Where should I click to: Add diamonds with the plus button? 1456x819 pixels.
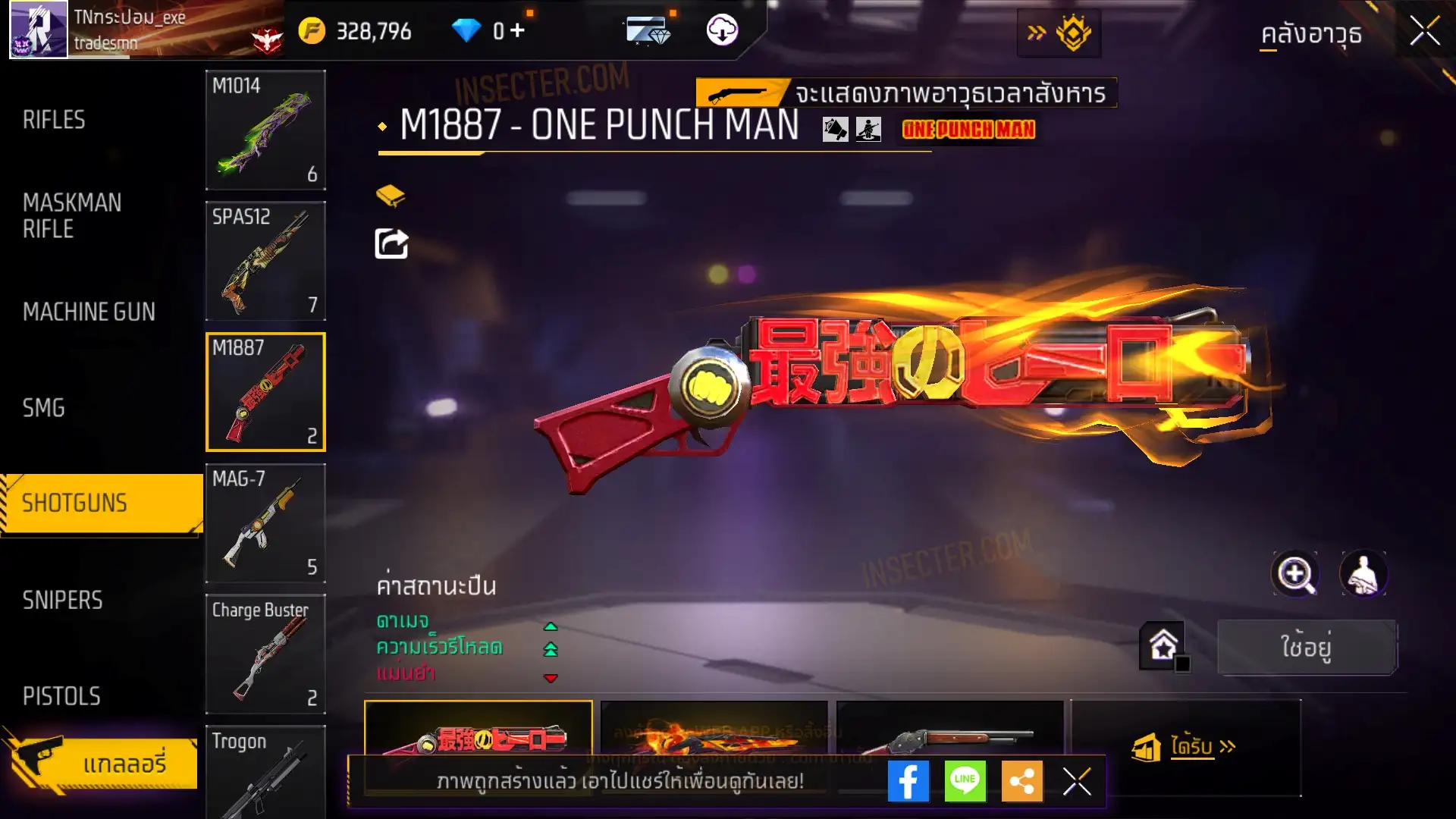click(517, 30)
